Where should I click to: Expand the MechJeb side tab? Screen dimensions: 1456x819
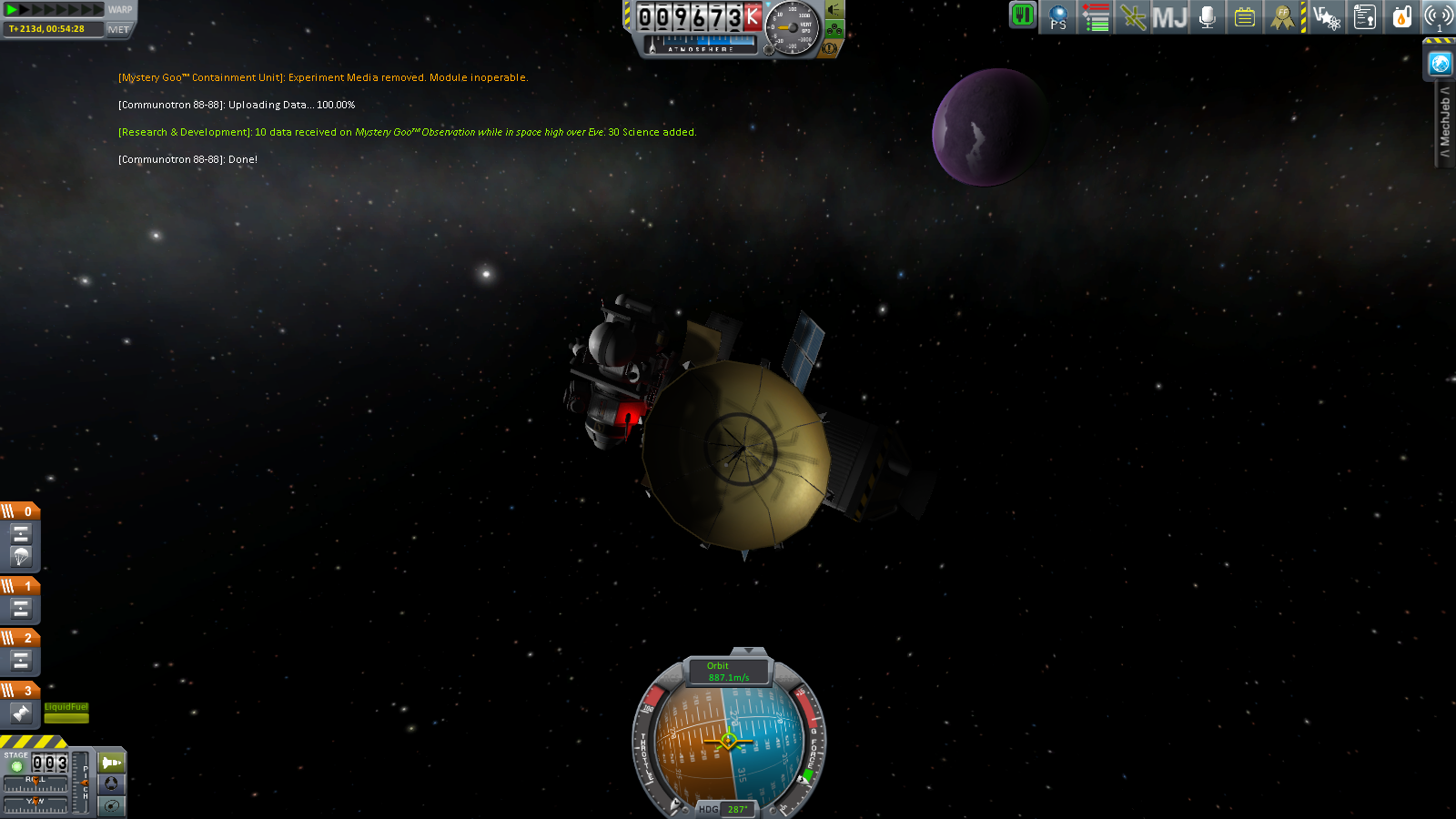pos(1445,122)
